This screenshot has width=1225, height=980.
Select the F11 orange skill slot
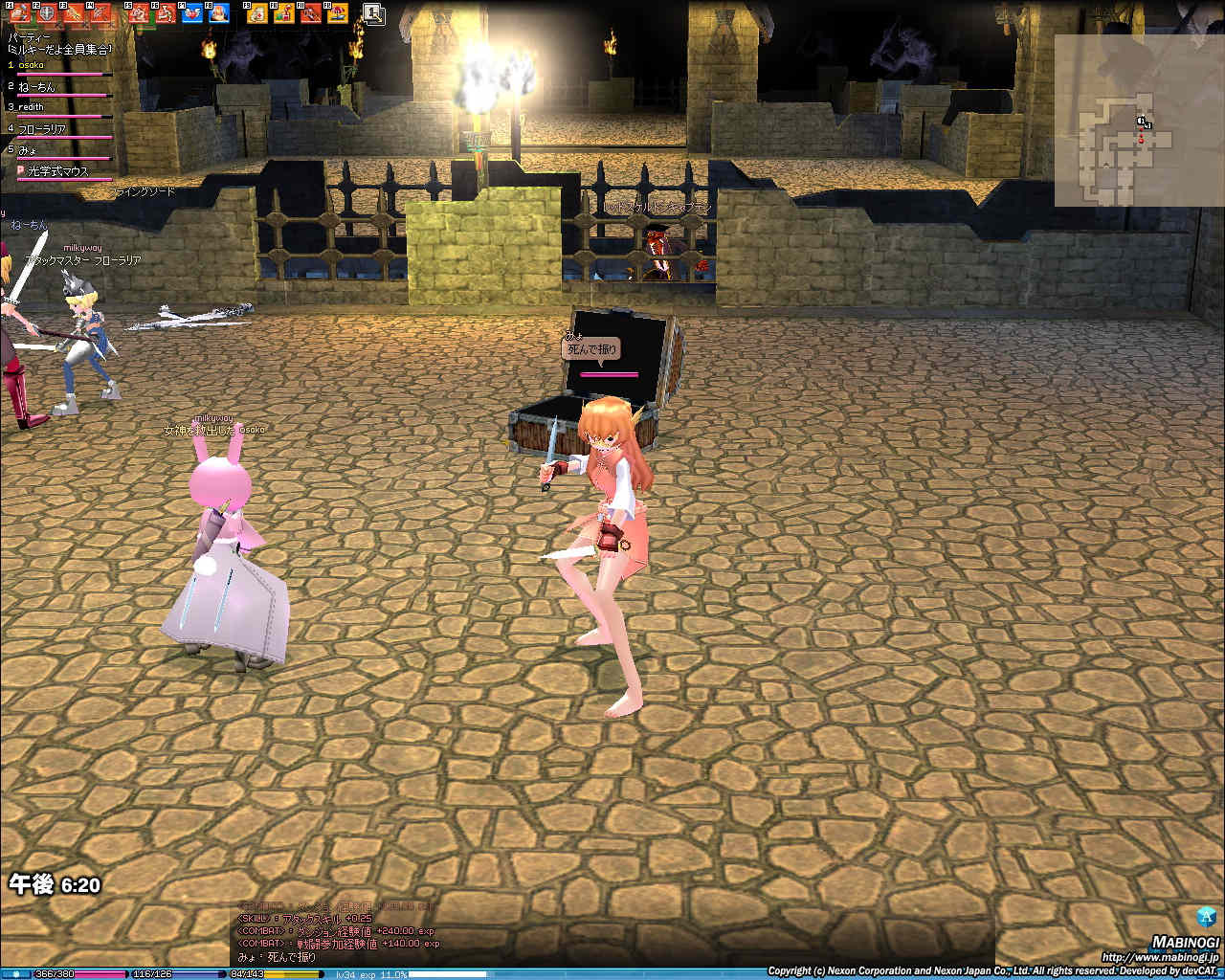click(x=310, y=12)
